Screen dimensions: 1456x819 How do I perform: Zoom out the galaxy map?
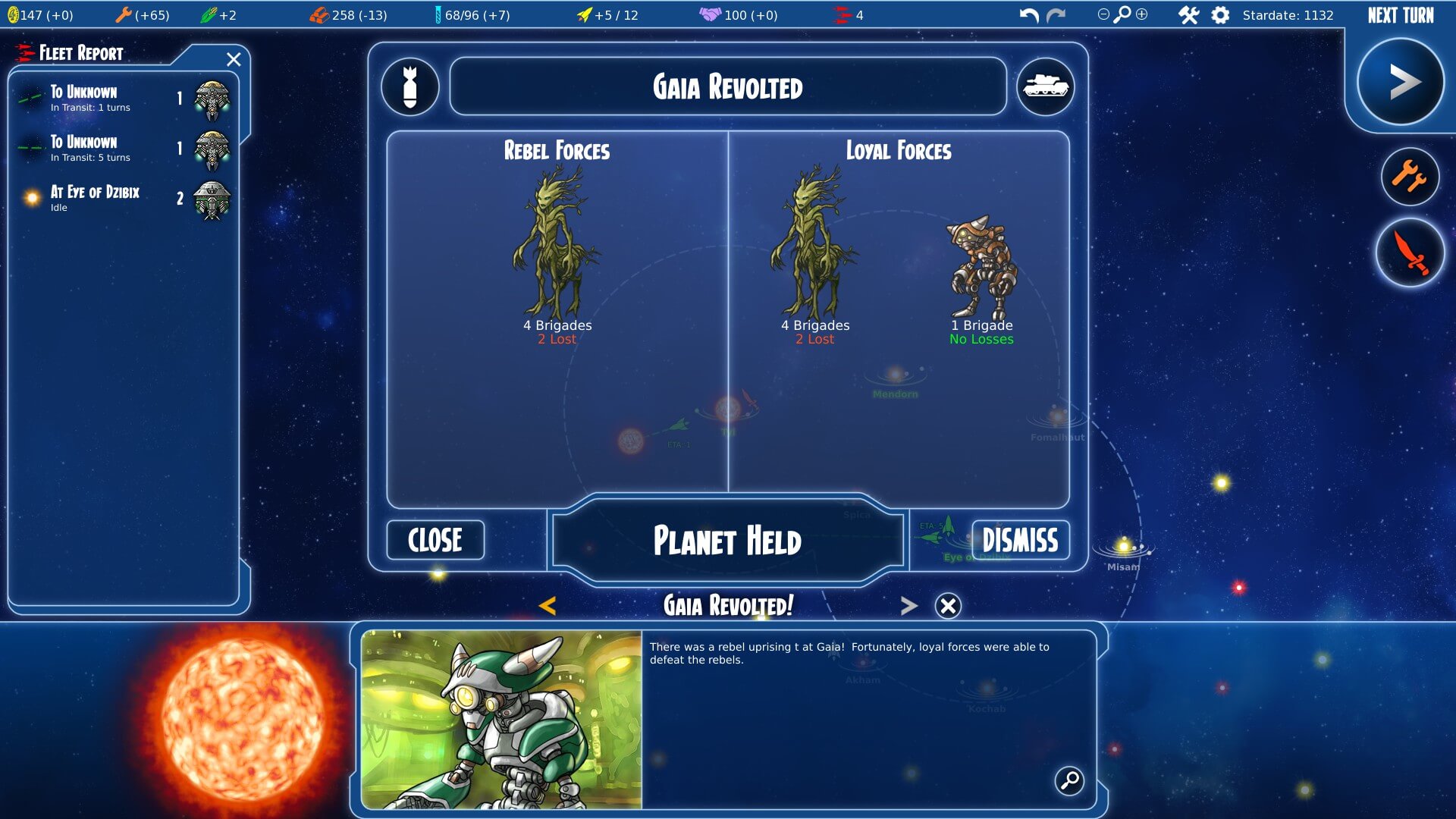click(1103, 14)
